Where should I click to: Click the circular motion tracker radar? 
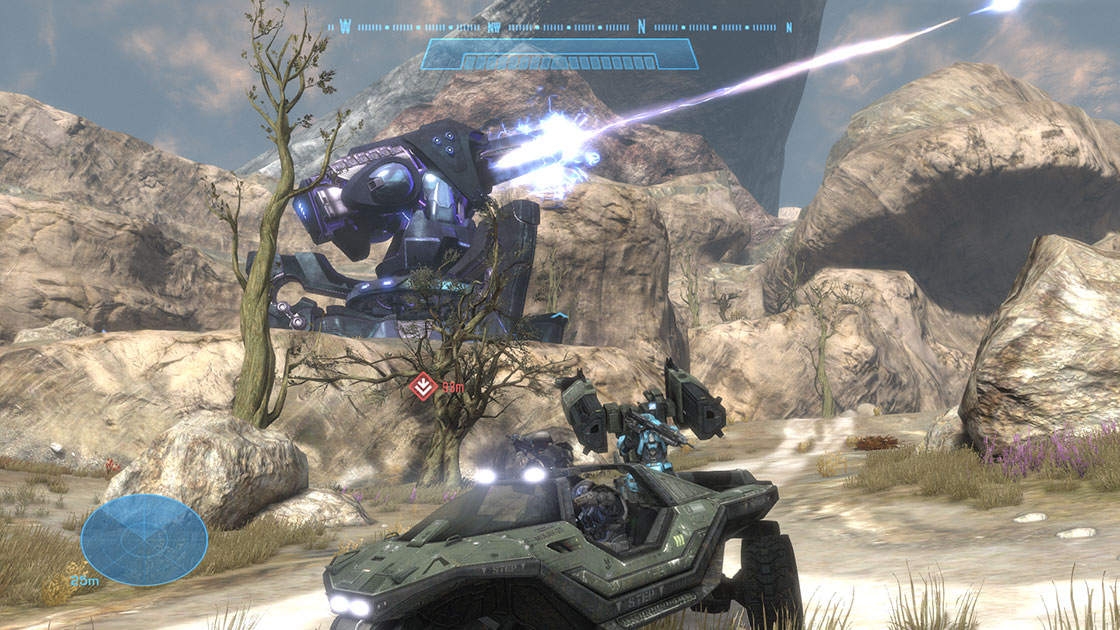click(144, 540)
